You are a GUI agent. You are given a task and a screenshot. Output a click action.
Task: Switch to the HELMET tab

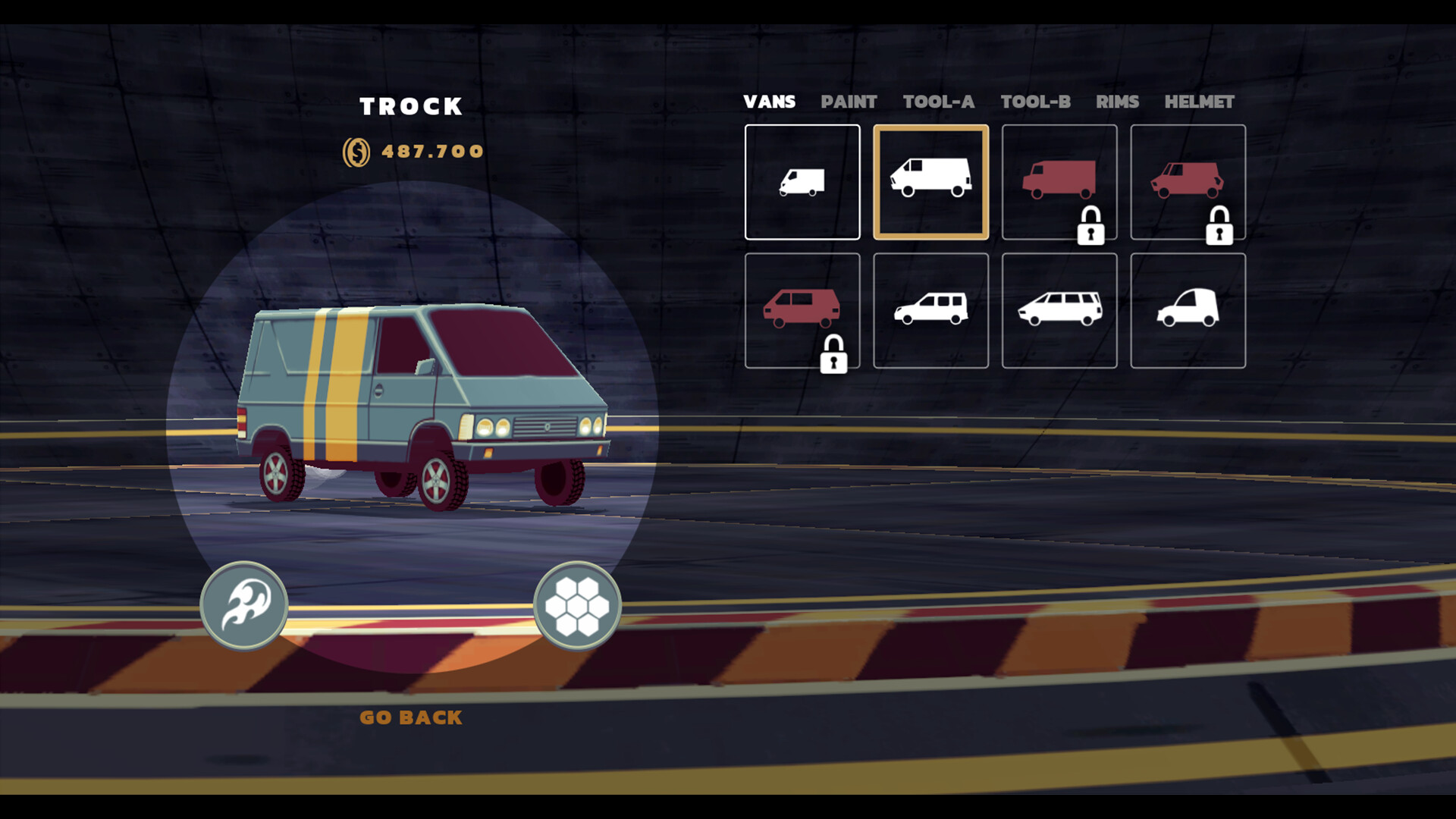click(1199, 102)
